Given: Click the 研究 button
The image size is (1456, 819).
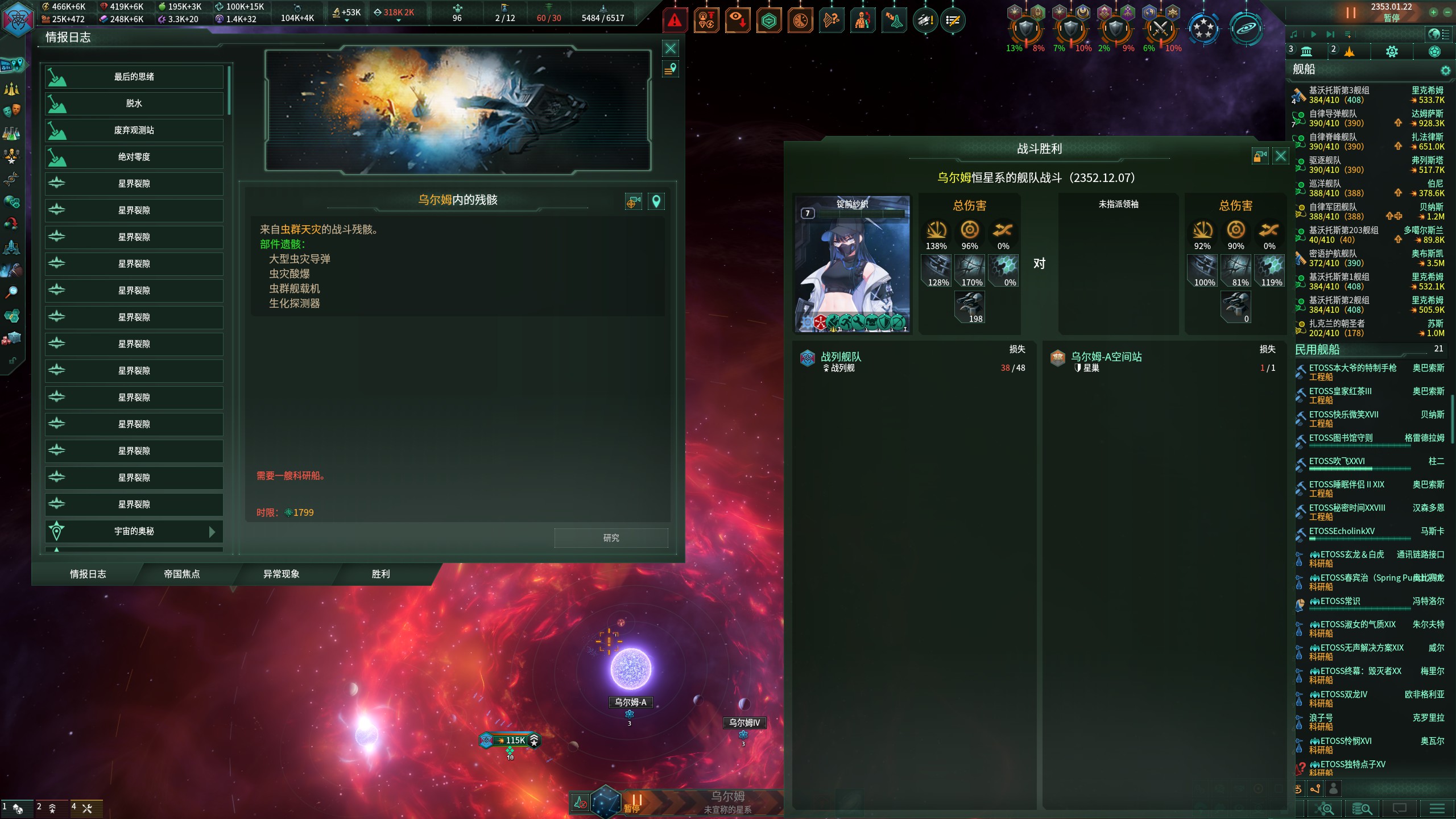Looking at the screenshot, I should (611, 538).
